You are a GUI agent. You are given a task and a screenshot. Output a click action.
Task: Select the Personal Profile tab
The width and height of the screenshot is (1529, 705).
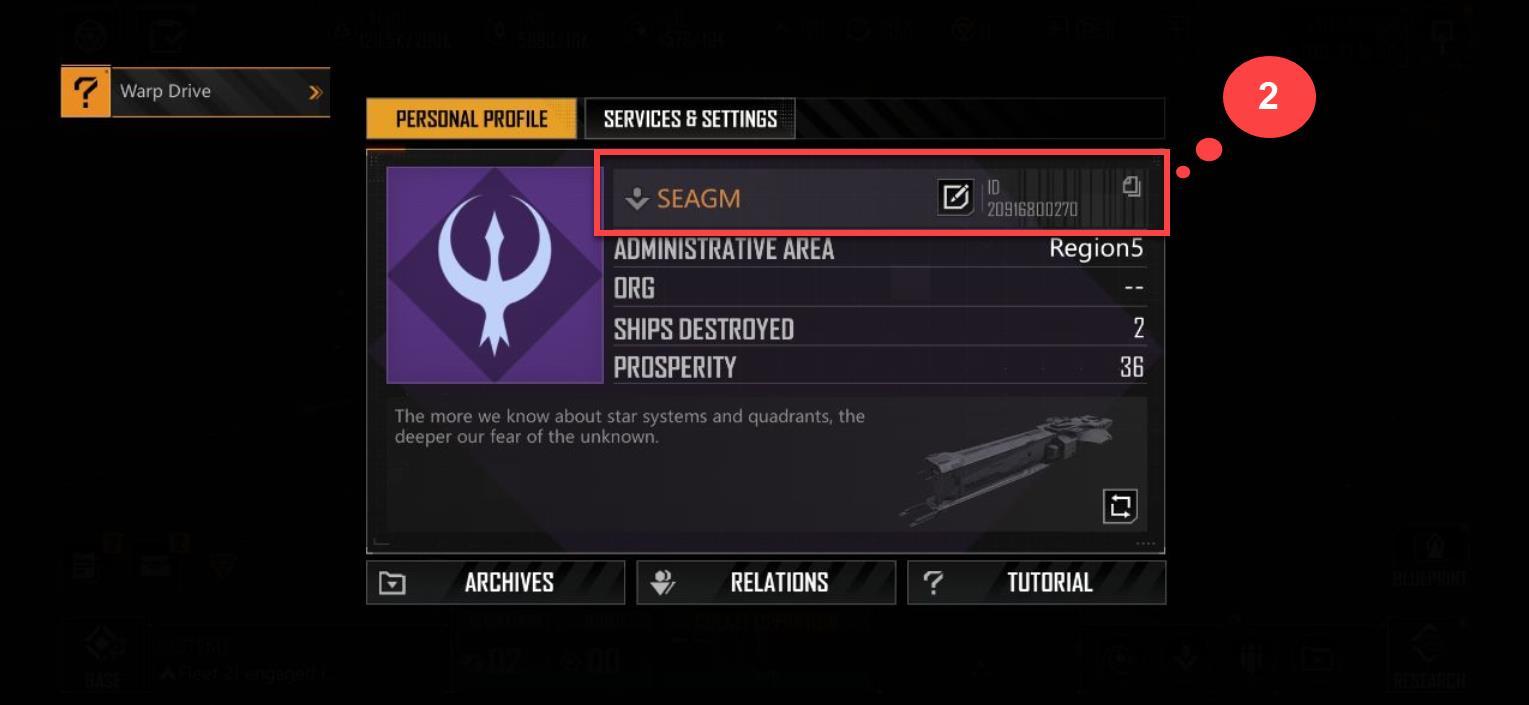point(471,119)
